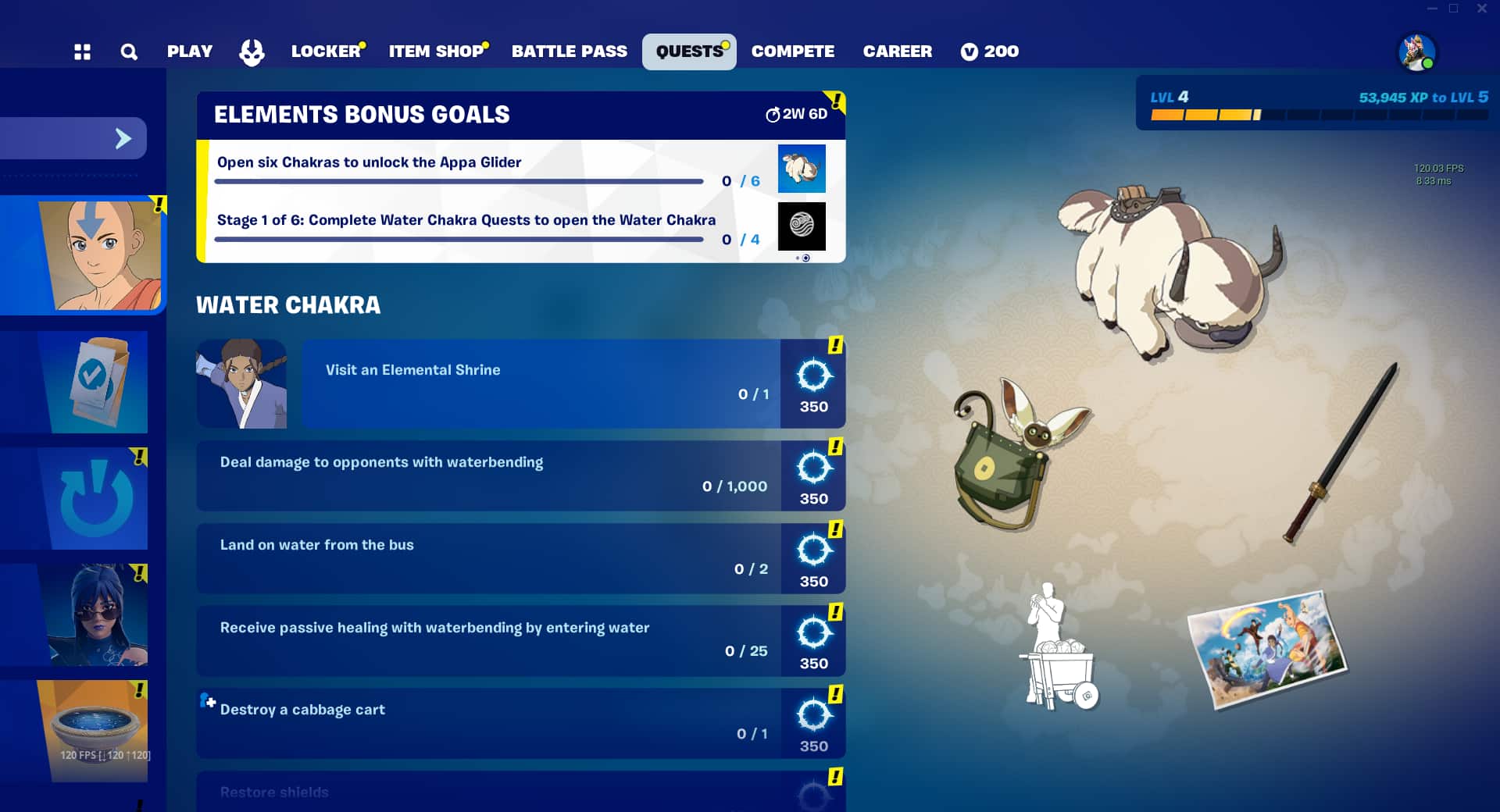Click the Water Chakra emblem on Stage 1
This screenshot has width=1500, height=812.
click(802, 226)
